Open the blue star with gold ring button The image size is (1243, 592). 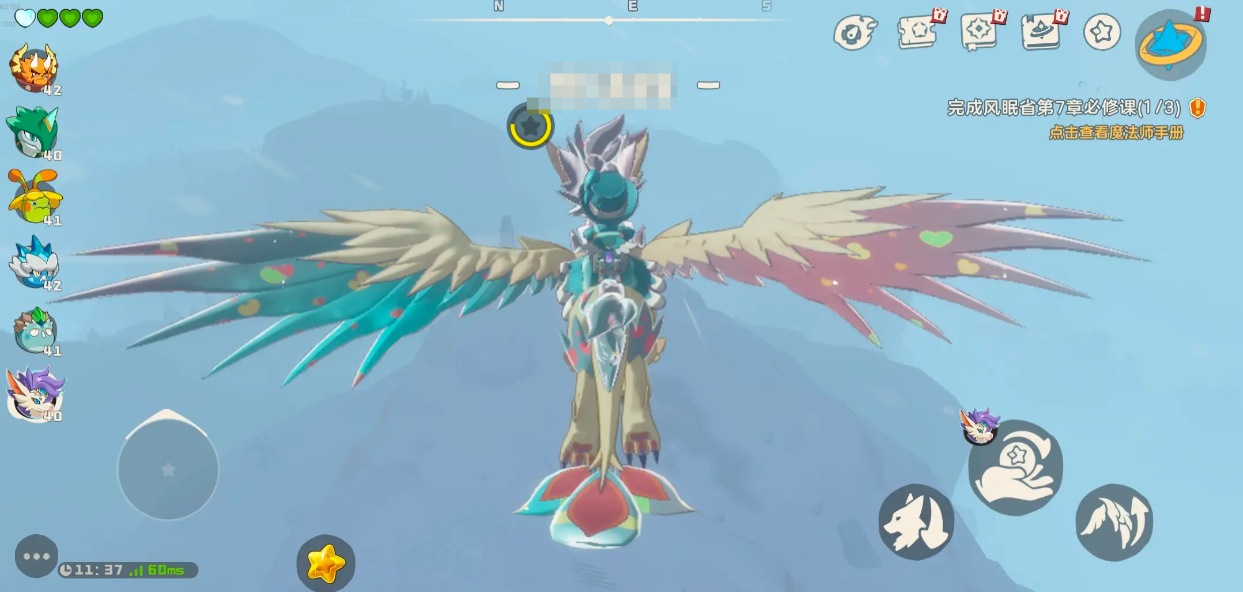pos(1170,44)
